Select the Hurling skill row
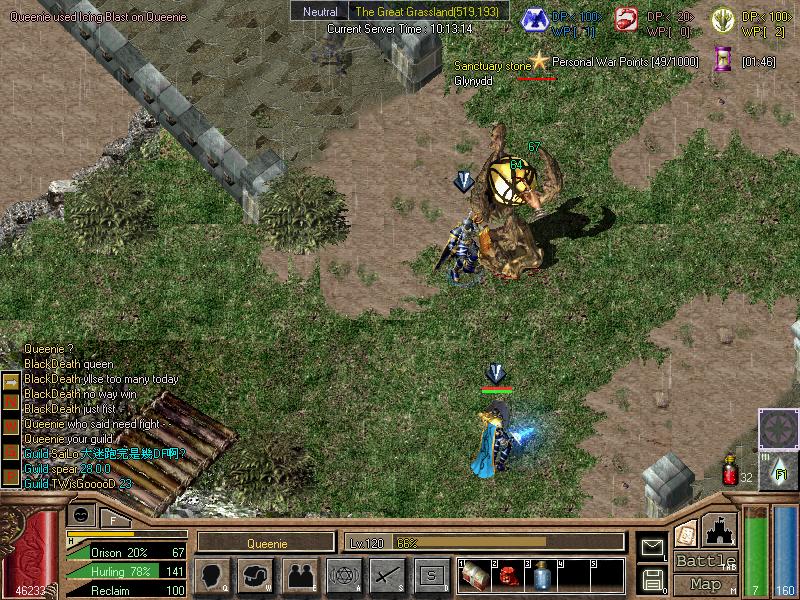Viewport: 800px width, 600px height. point(127,571)
